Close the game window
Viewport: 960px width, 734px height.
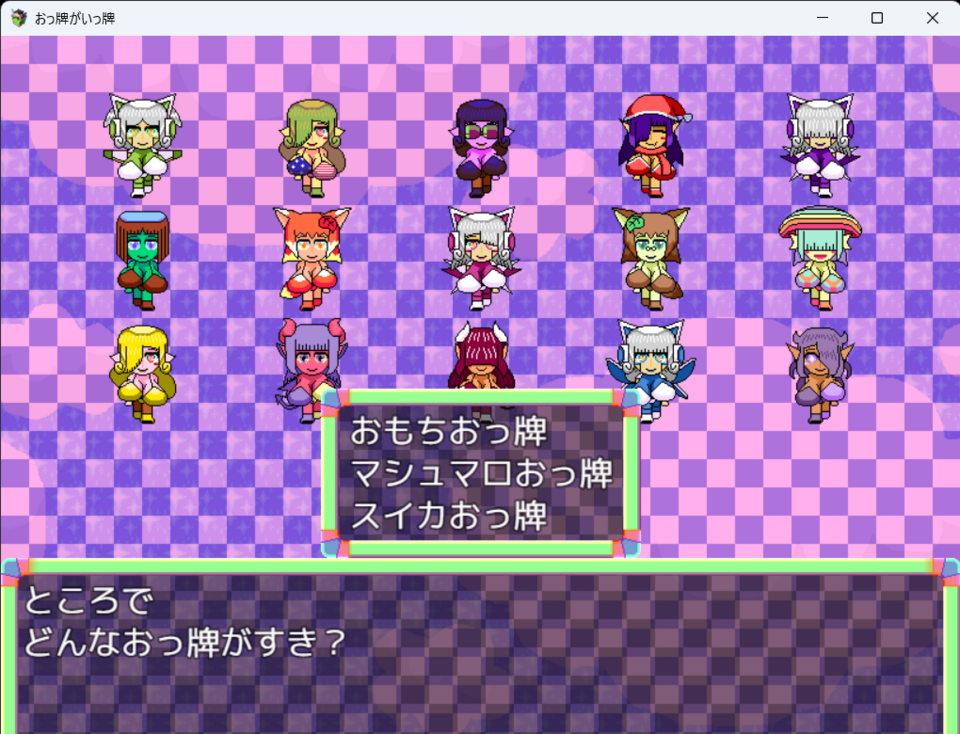(932, 18)
